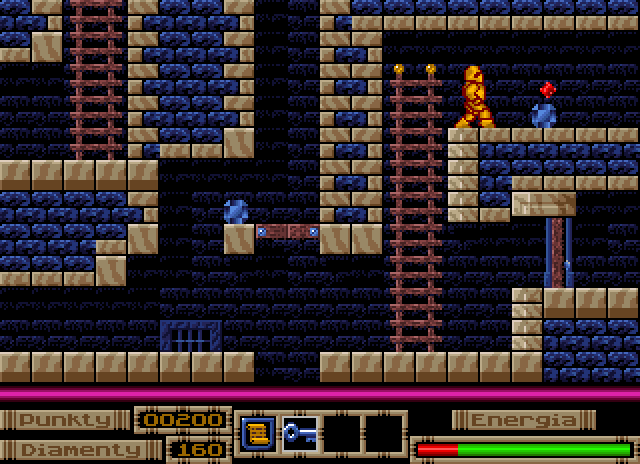
Task: Select the yellow scroll inventory slot
Action: coord(258,433)
